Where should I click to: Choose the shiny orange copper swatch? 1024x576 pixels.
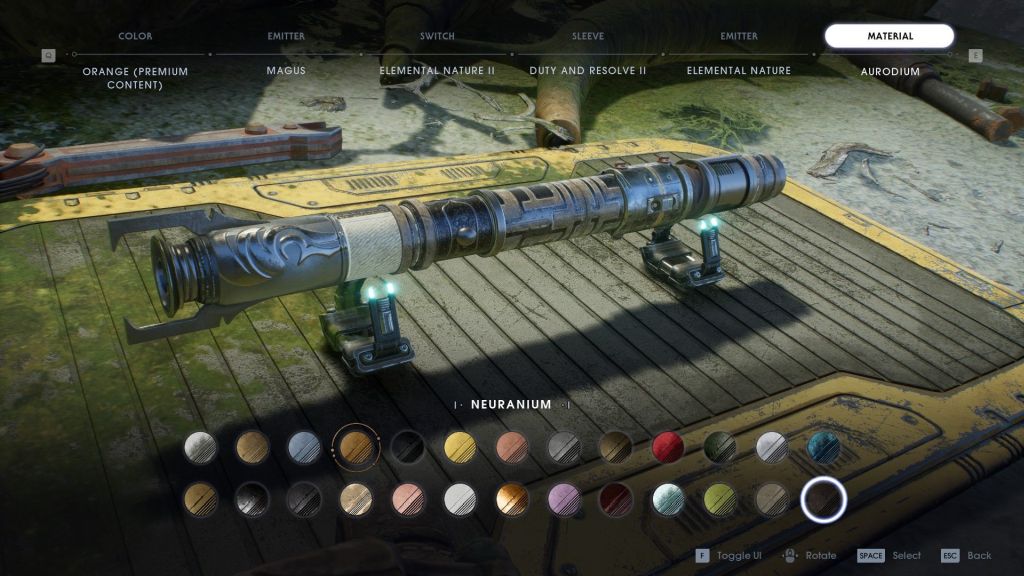(x=512, y=498)
